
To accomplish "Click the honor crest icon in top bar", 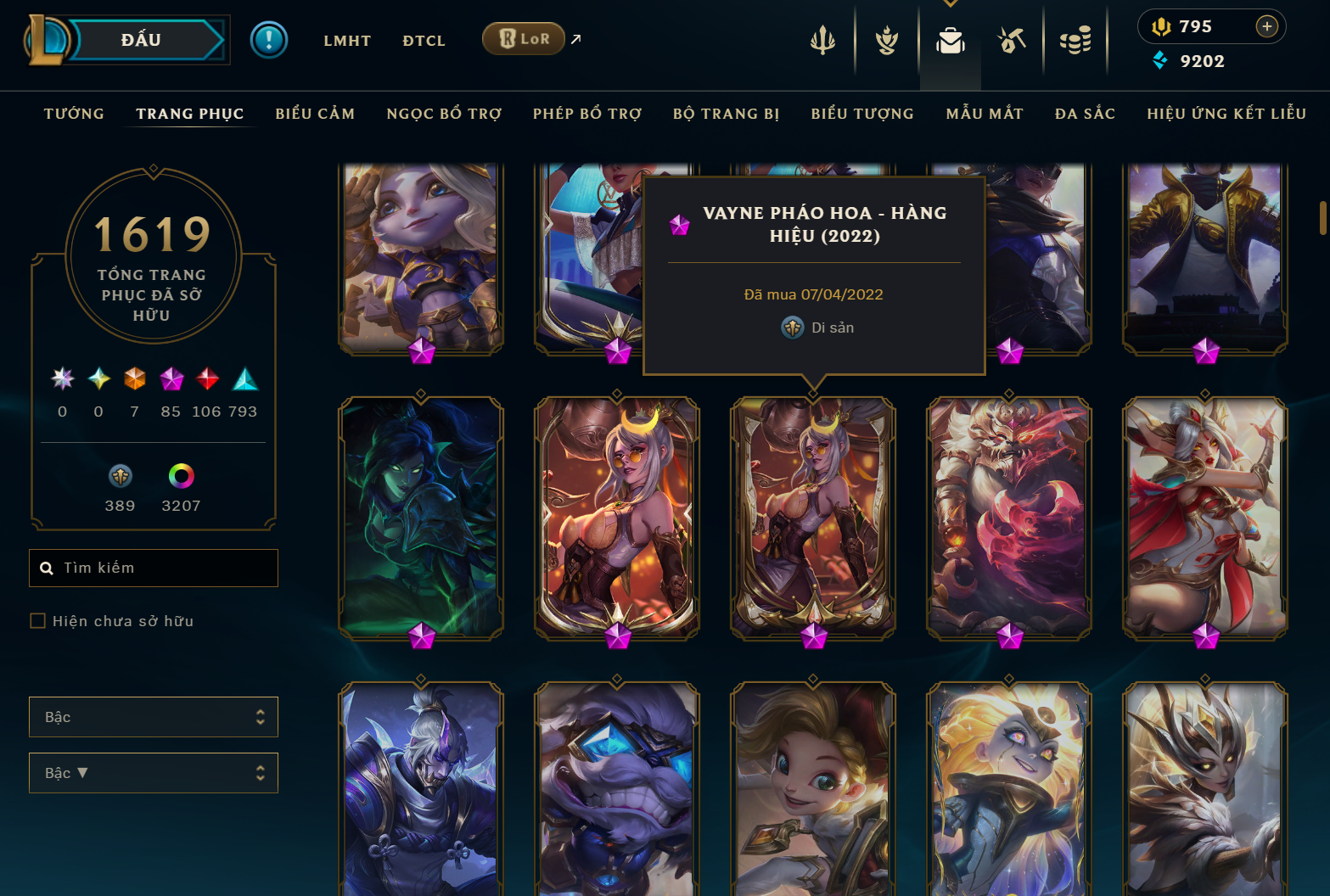I will 885,40.
